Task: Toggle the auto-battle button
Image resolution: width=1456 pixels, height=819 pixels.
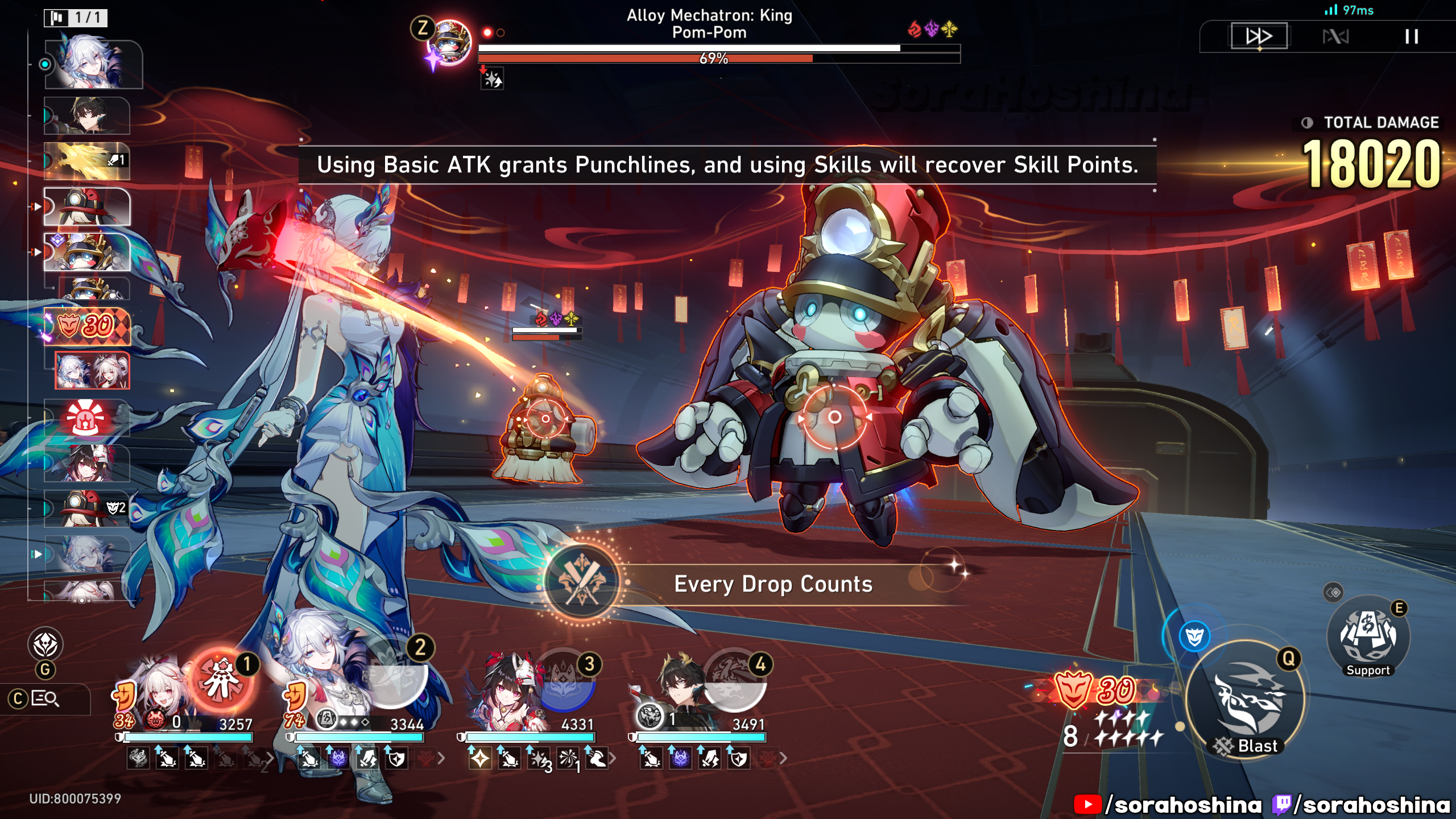Action: pos(1335,37)
